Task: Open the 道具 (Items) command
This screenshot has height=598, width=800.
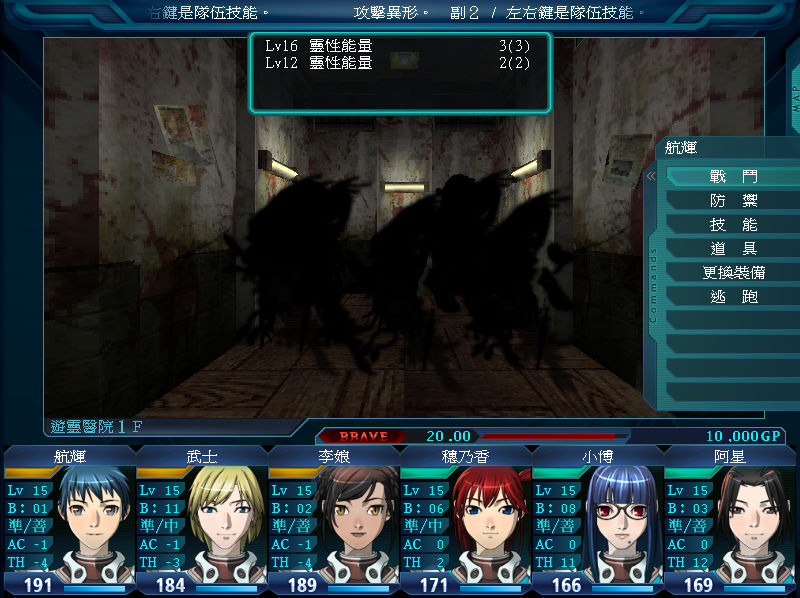Action: [x=733, y=248]
